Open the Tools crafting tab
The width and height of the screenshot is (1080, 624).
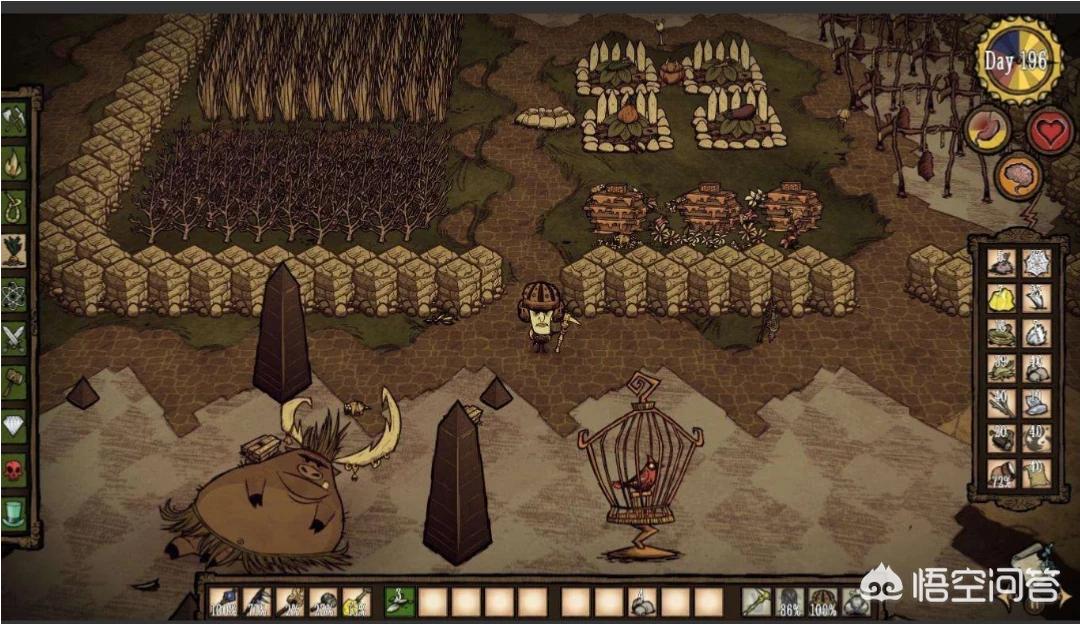pyautogui.click(x=14, y=119)
